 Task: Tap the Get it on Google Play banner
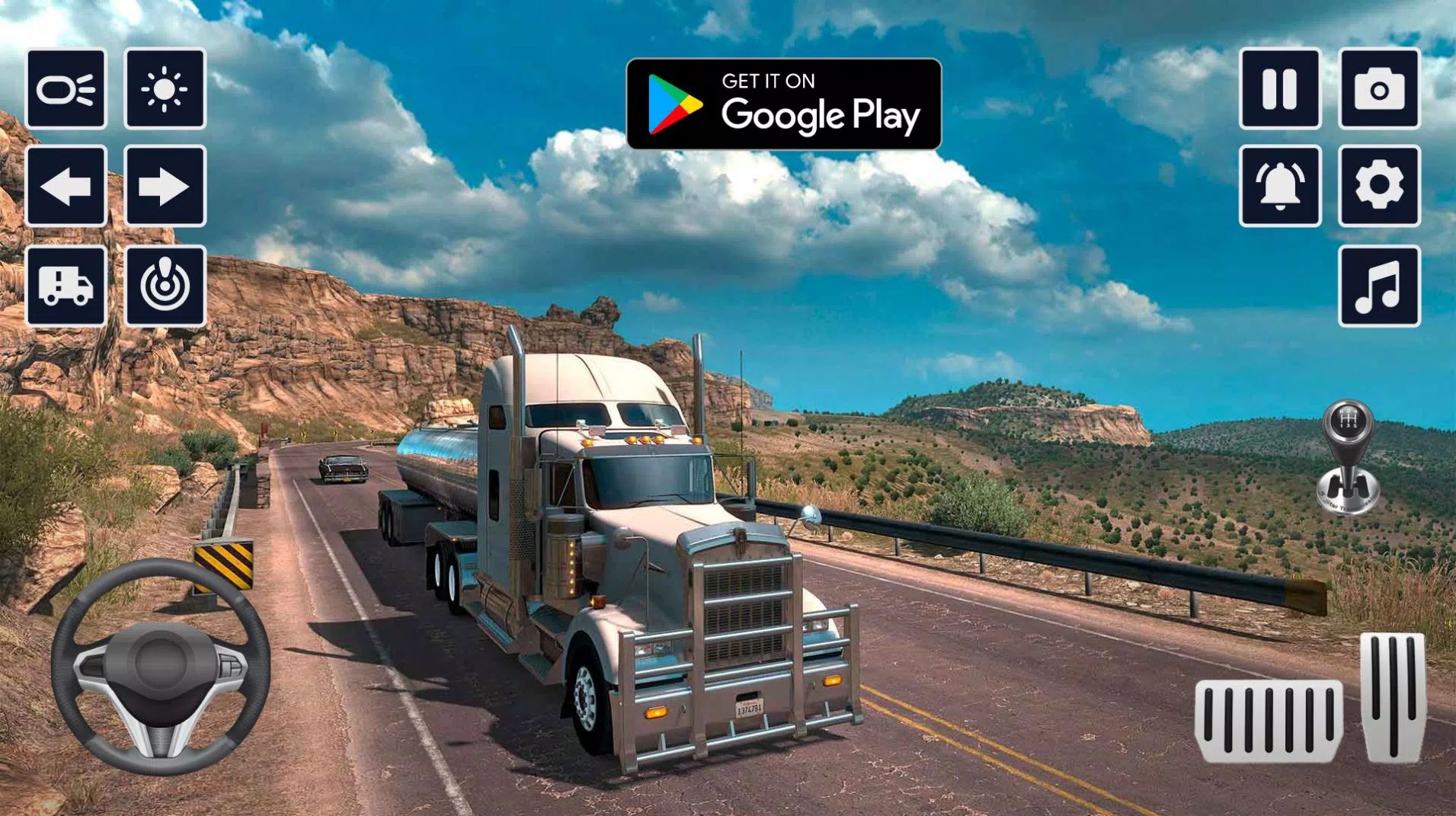785,103
